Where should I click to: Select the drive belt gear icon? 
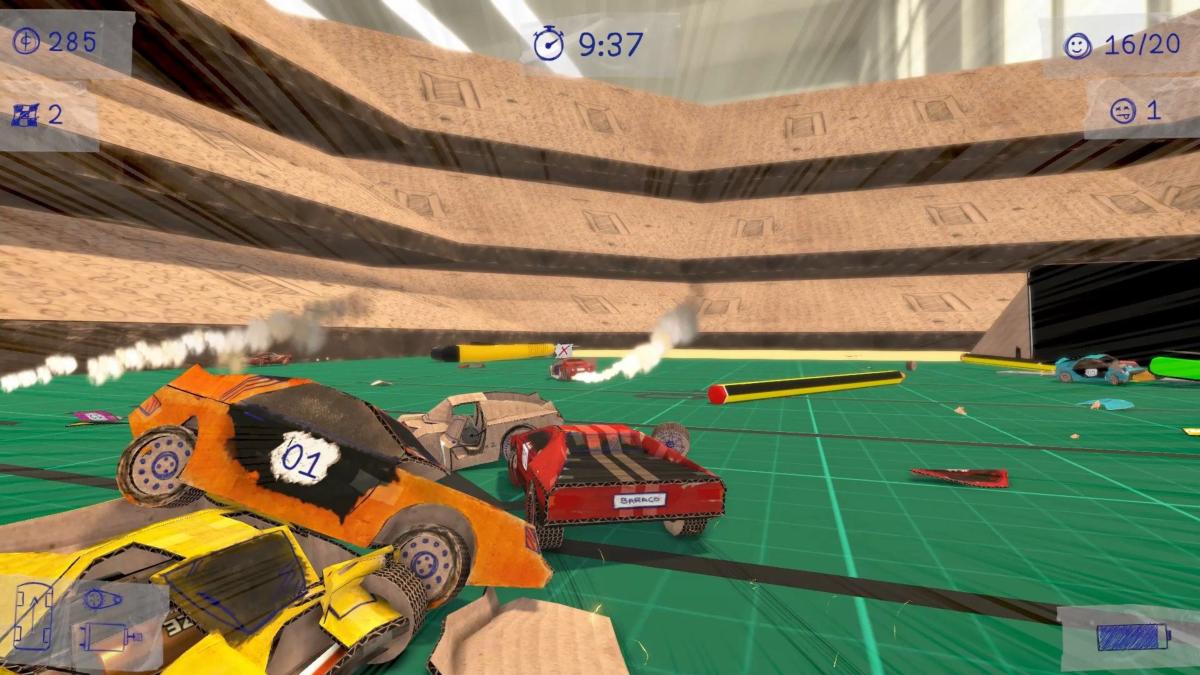101,601
